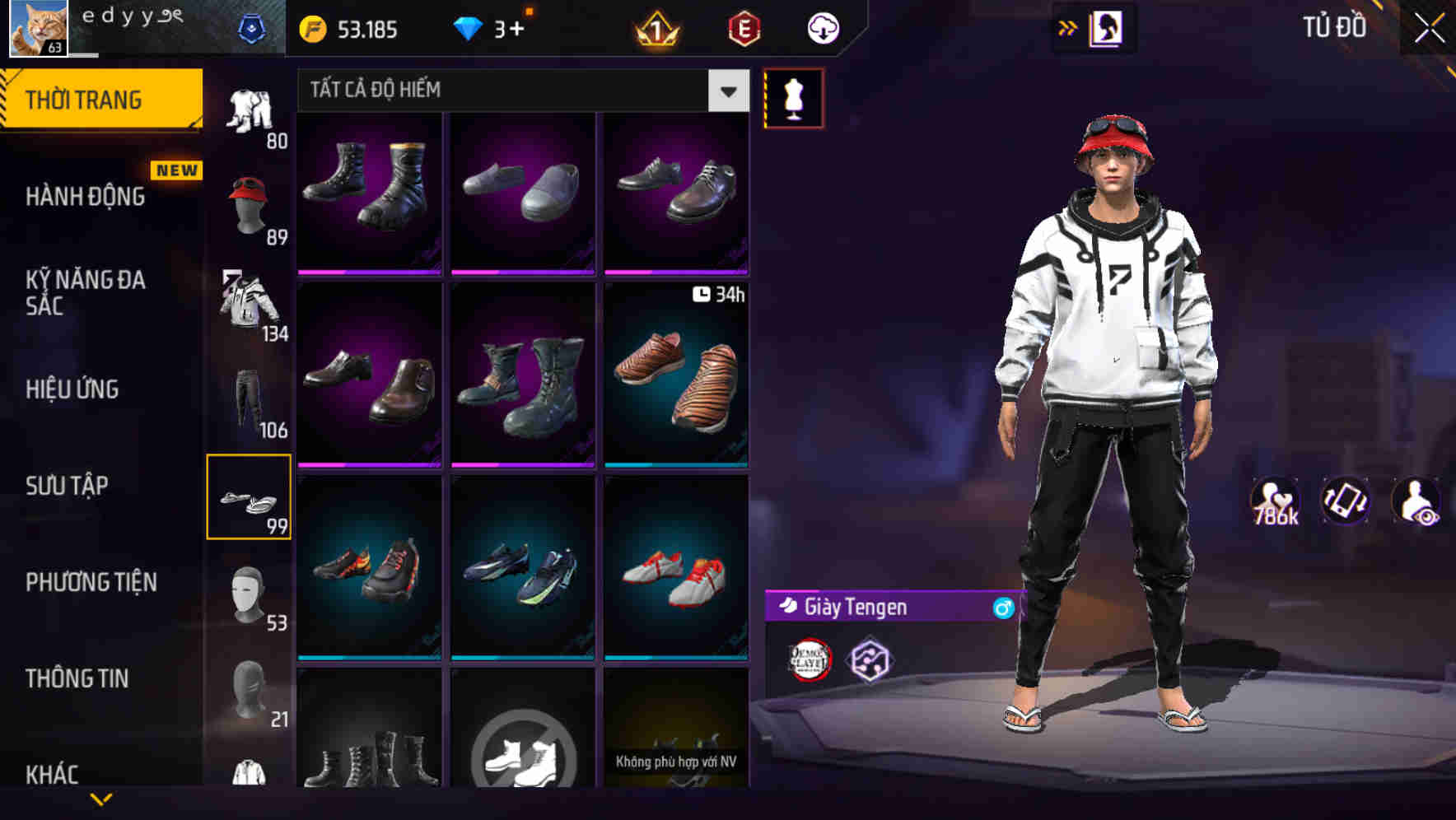Click the guild badge next to the player name

coord(255,26)
